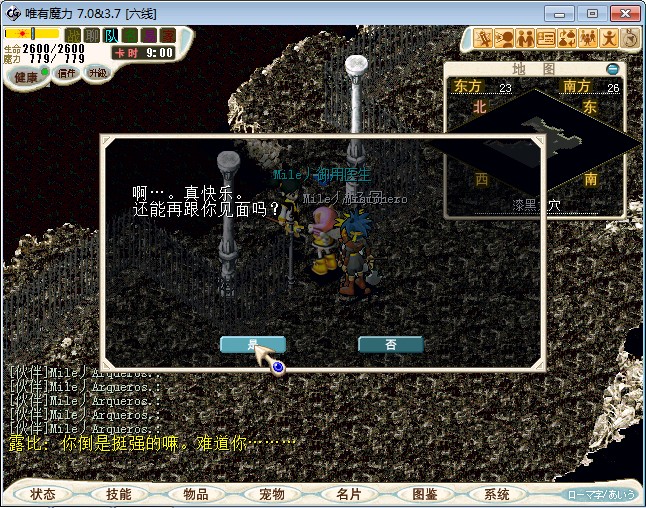Open the 状态 status menu
646x508 pixels.
[43, 494]
